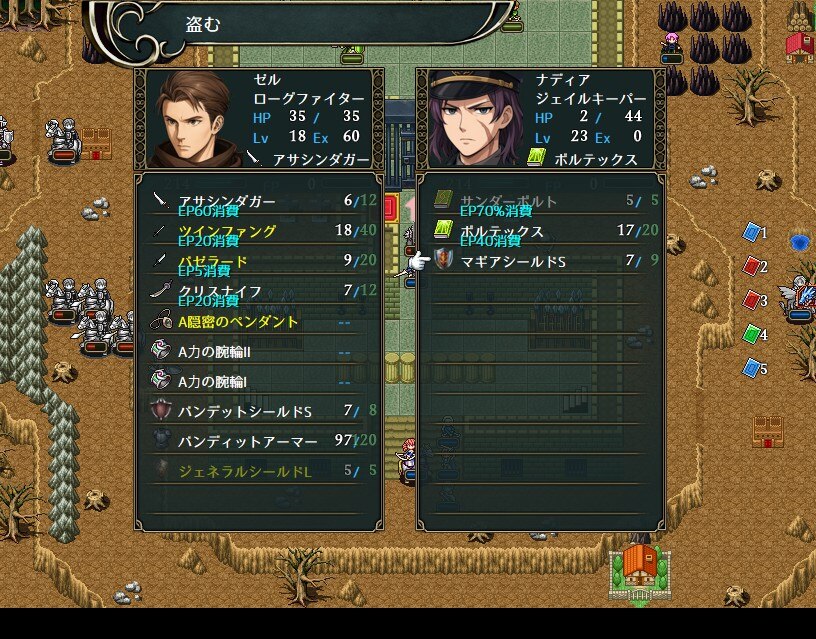Choose the A力の腕輪I bracelet

(x=258, y=381)
